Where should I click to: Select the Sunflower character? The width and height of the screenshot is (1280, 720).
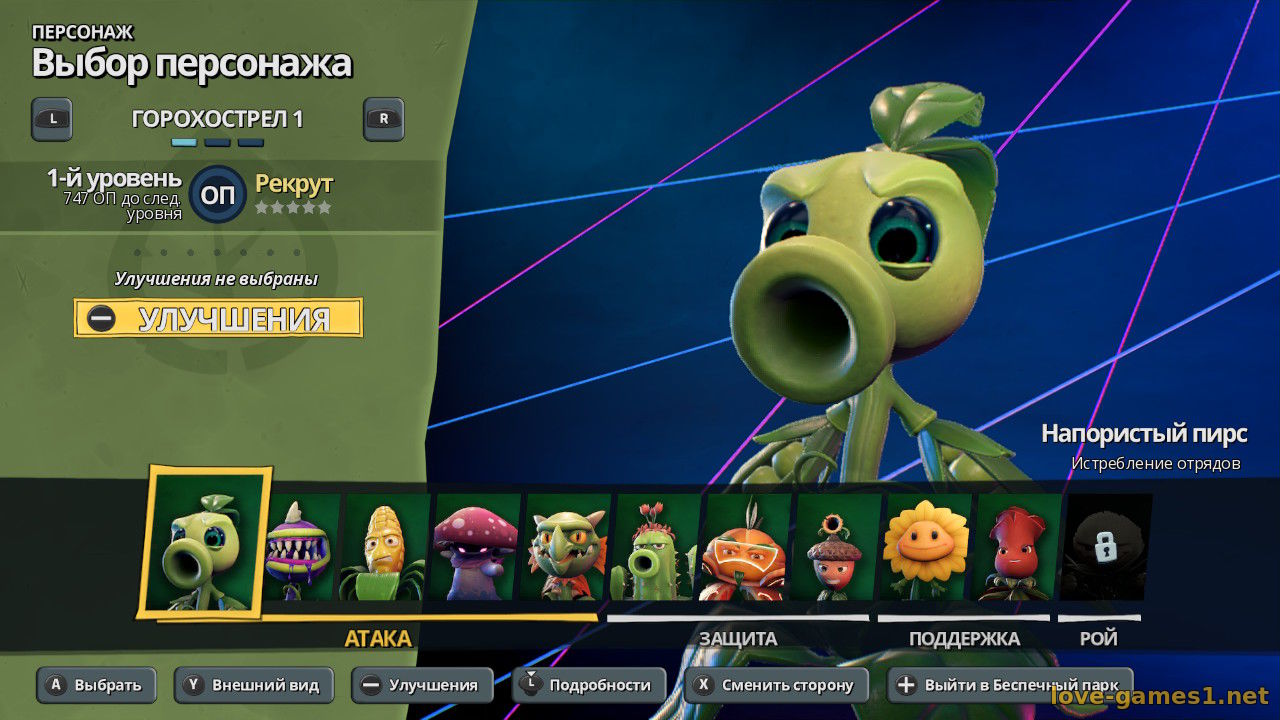click(x=926, y=548)
